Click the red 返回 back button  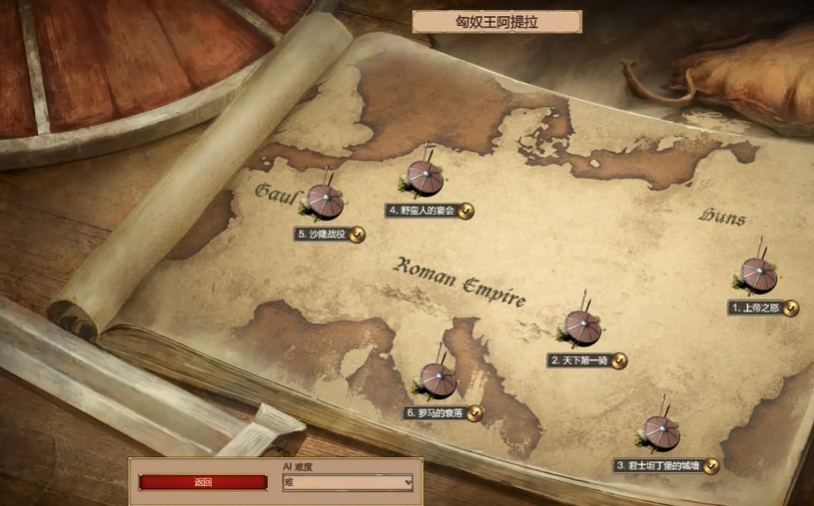(x=203, y=482)
